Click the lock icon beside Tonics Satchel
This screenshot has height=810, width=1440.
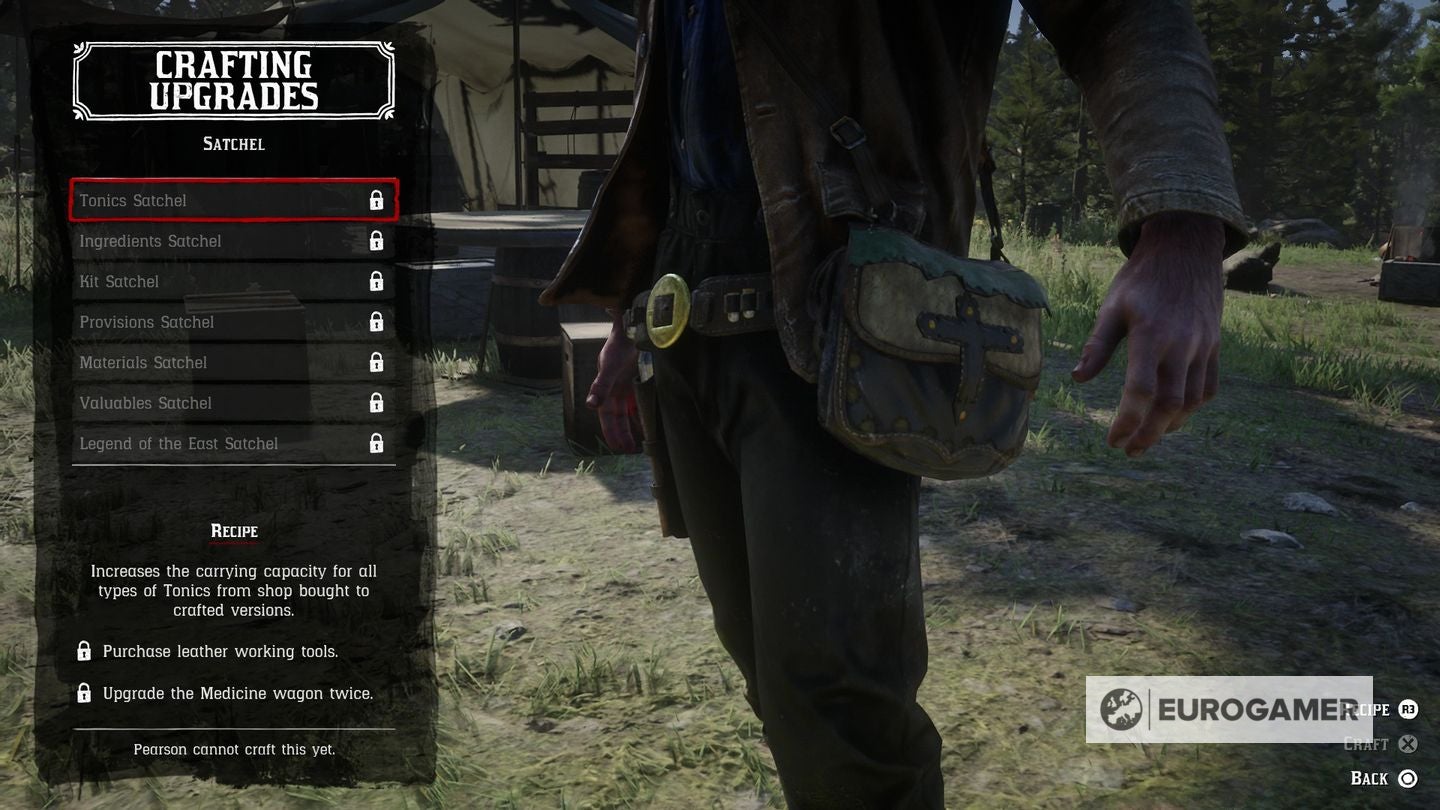tap(377, 200)
